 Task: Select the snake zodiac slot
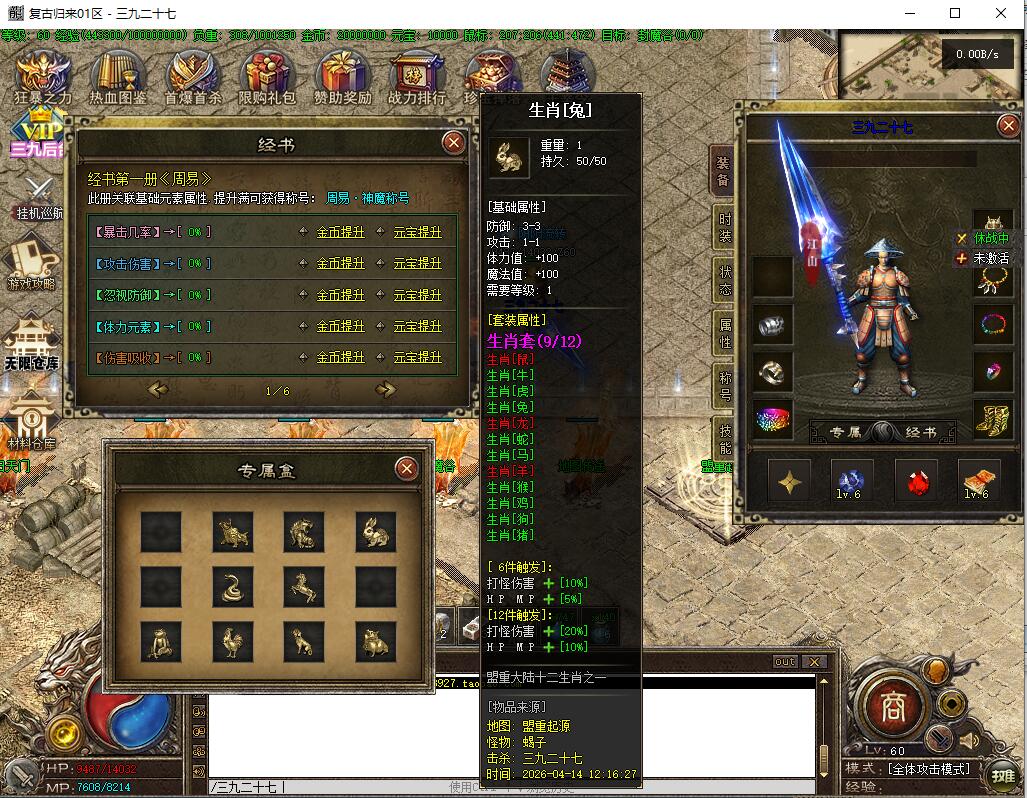[x=233, y=587]
